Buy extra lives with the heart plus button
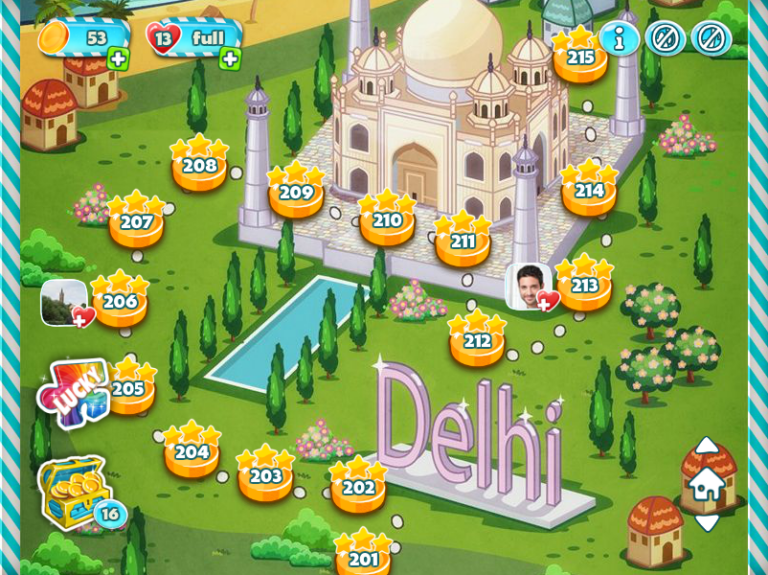Screen dimensions: 768x575 point(230,59)
